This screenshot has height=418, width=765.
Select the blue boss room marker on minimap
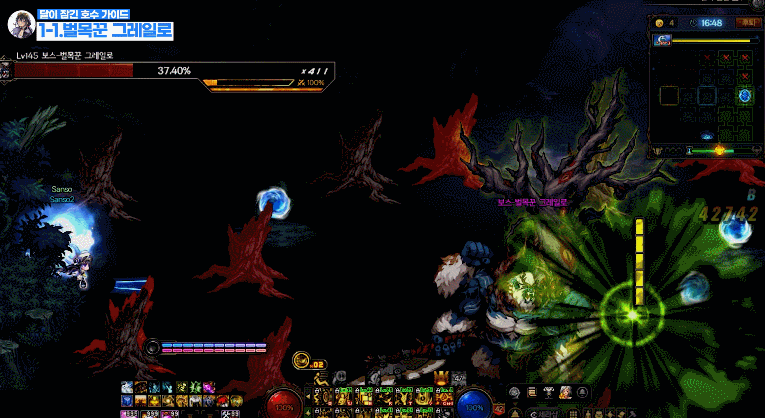(745, 96)
